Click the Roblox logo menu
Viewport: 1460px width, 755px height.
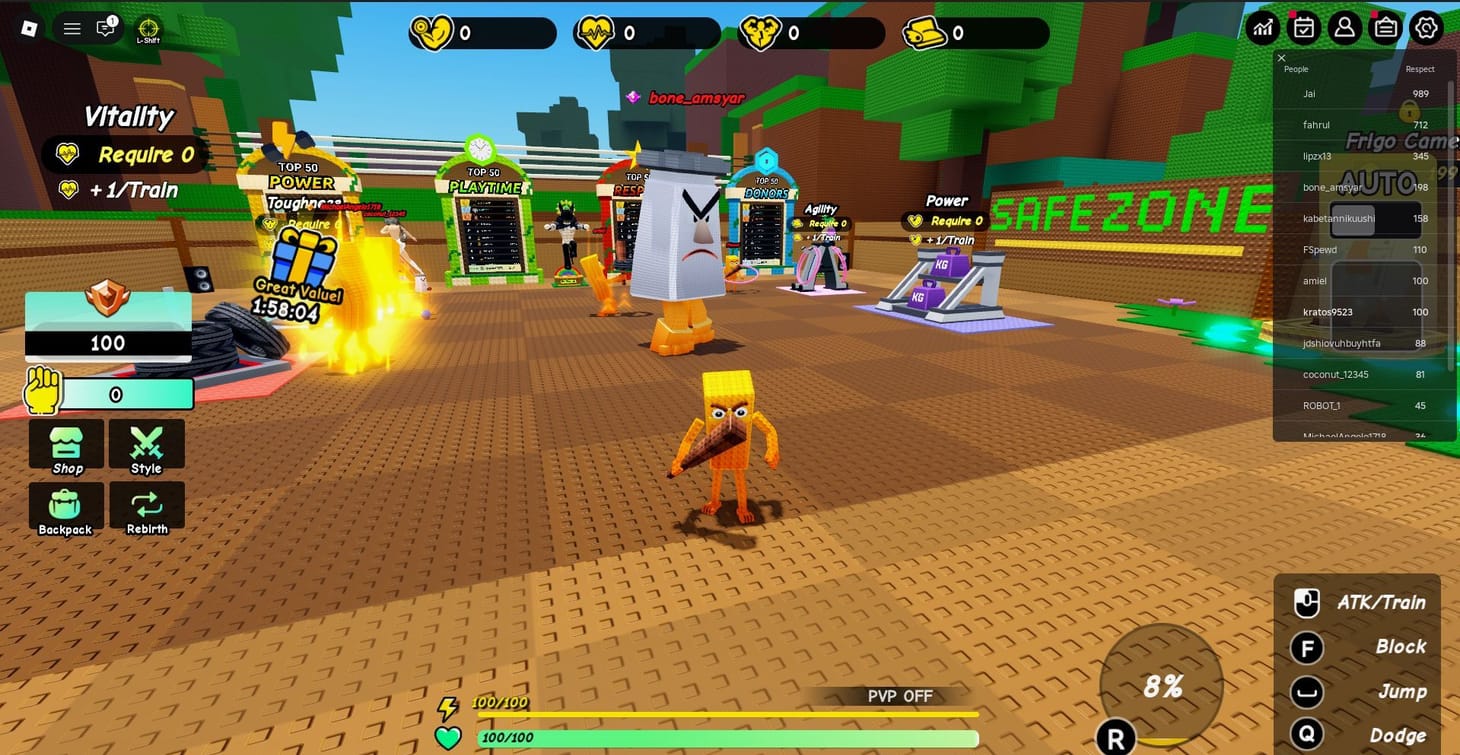coord(29,28)
